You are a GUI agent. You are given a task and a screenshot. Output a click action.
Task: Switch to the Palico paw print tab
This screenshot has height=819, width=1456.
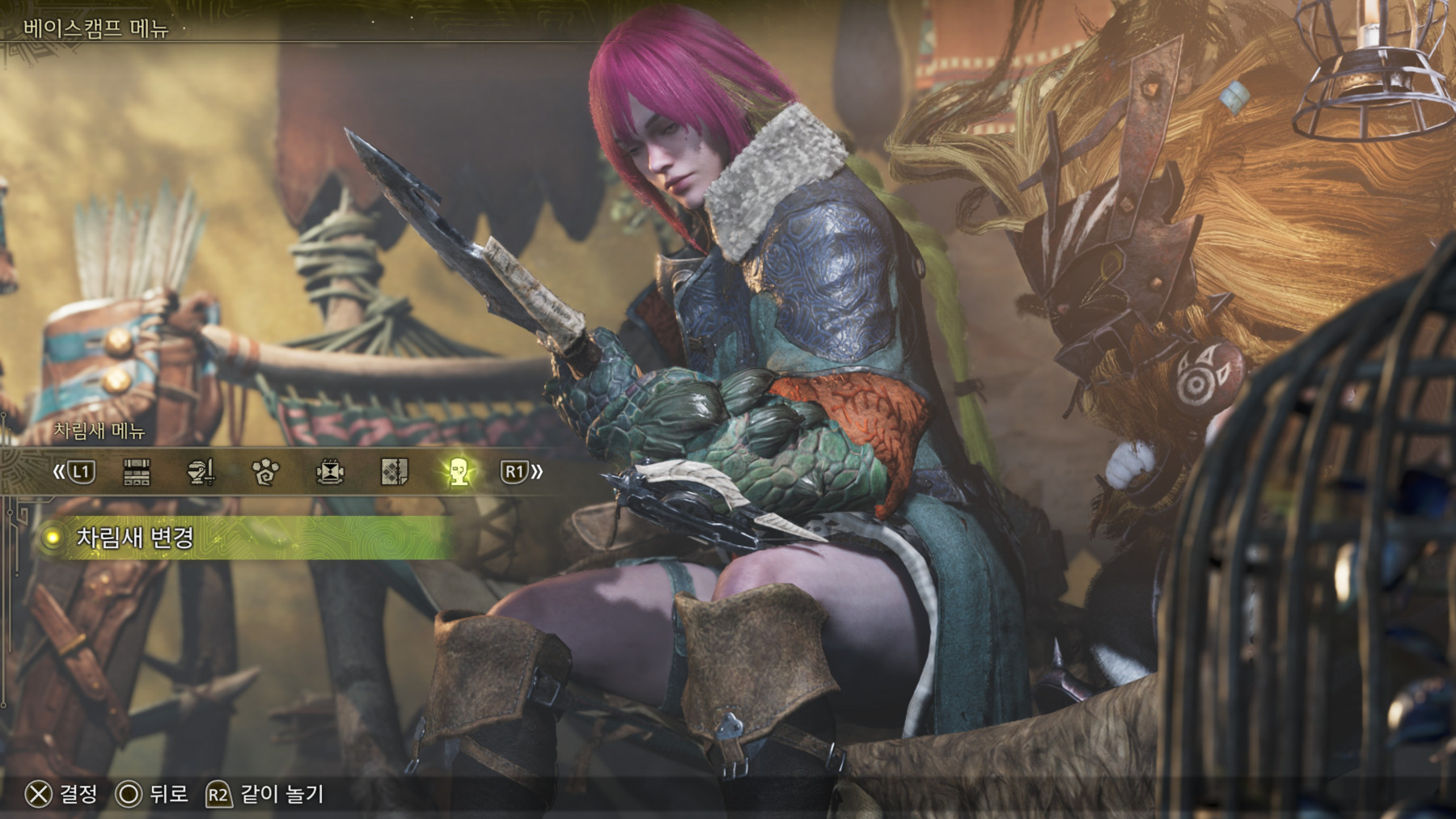tap(265, 472)
